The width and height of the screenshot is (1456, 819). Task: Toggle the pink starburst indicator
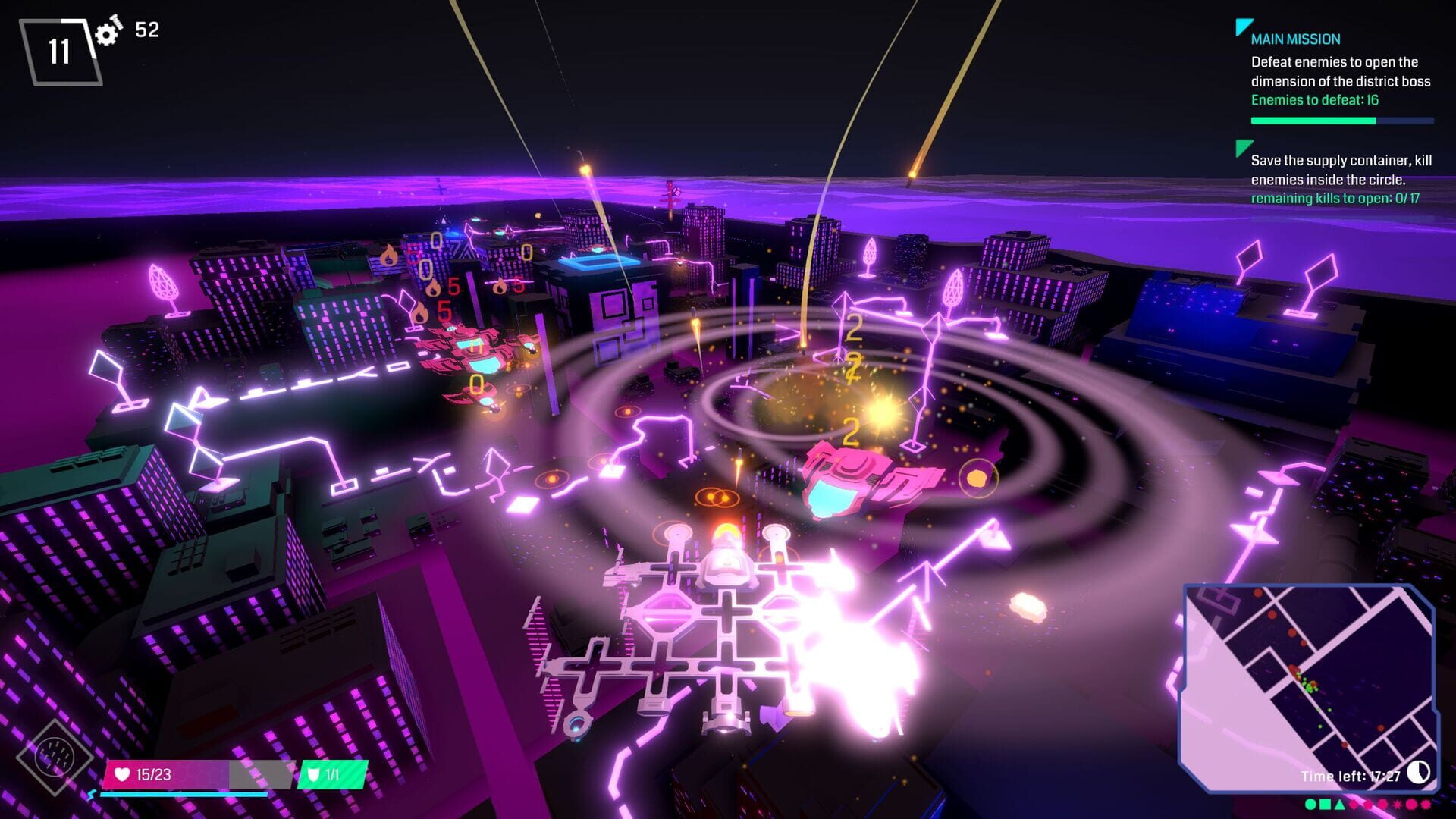pos(1398,804)
